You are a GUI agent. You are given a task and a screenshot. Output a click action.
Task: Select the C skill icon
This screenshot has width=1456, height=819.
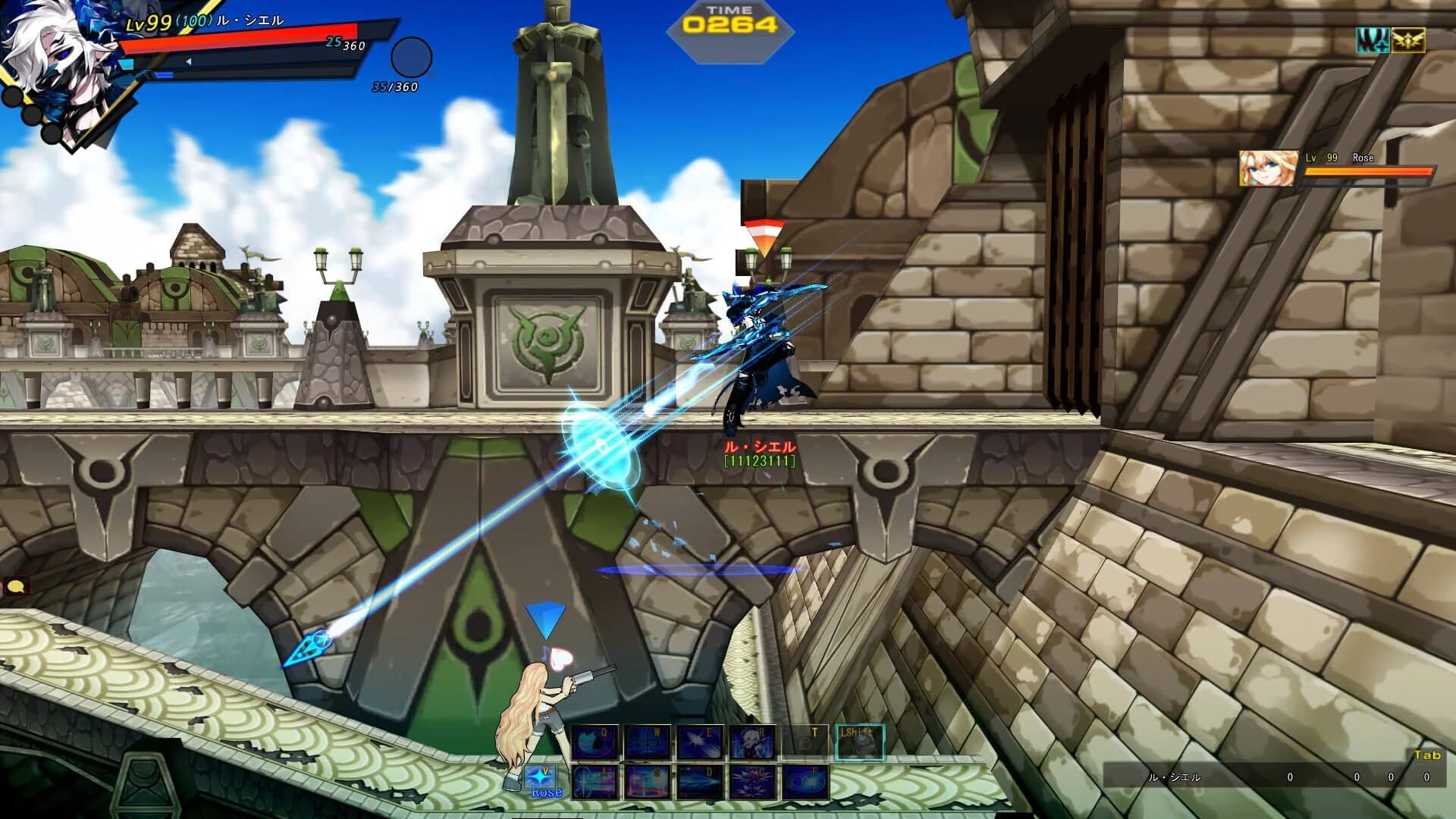click(752, 783)
